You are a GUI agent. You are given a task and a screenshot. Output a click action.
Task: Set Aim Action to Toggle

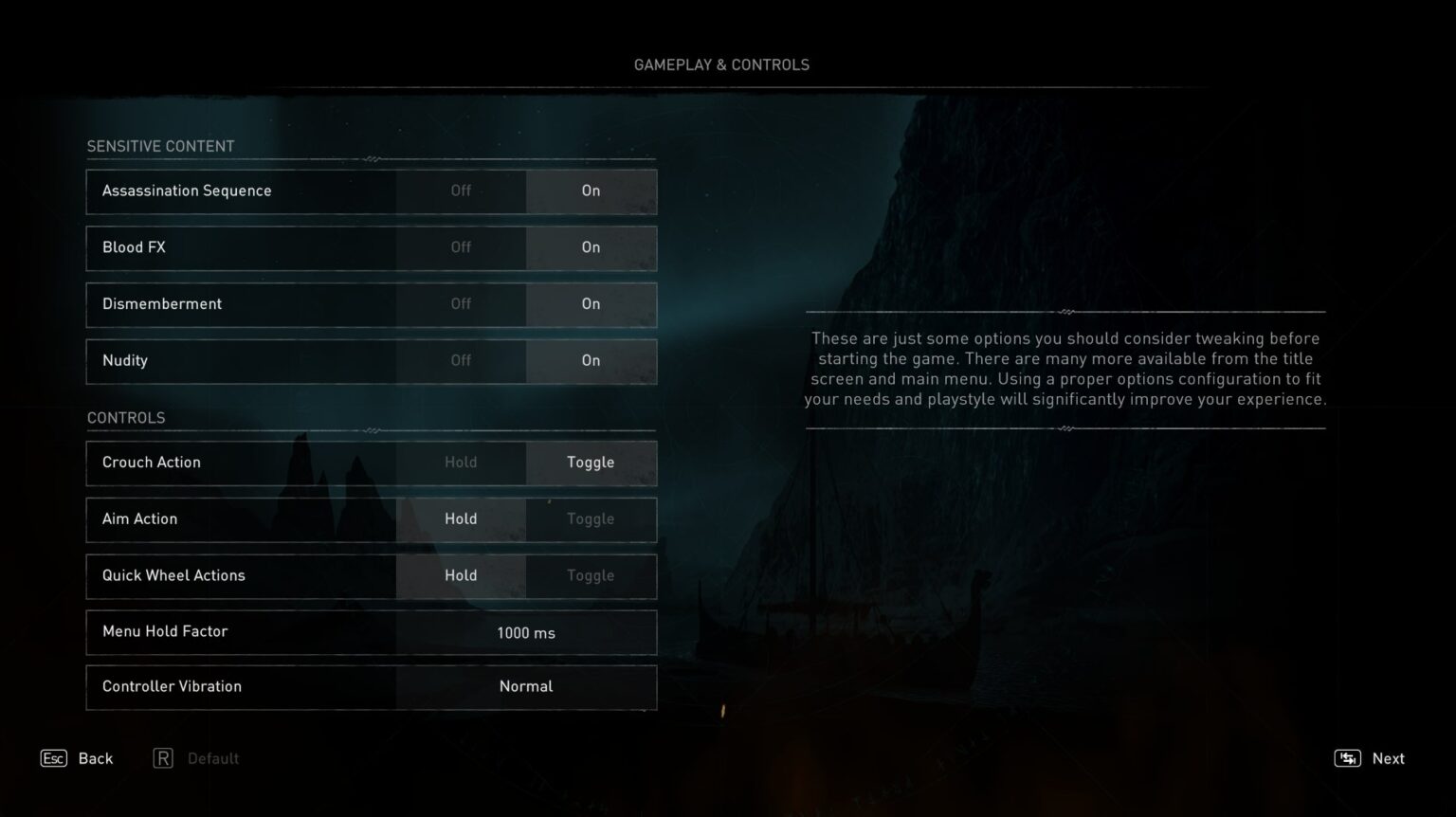point(591,519)
